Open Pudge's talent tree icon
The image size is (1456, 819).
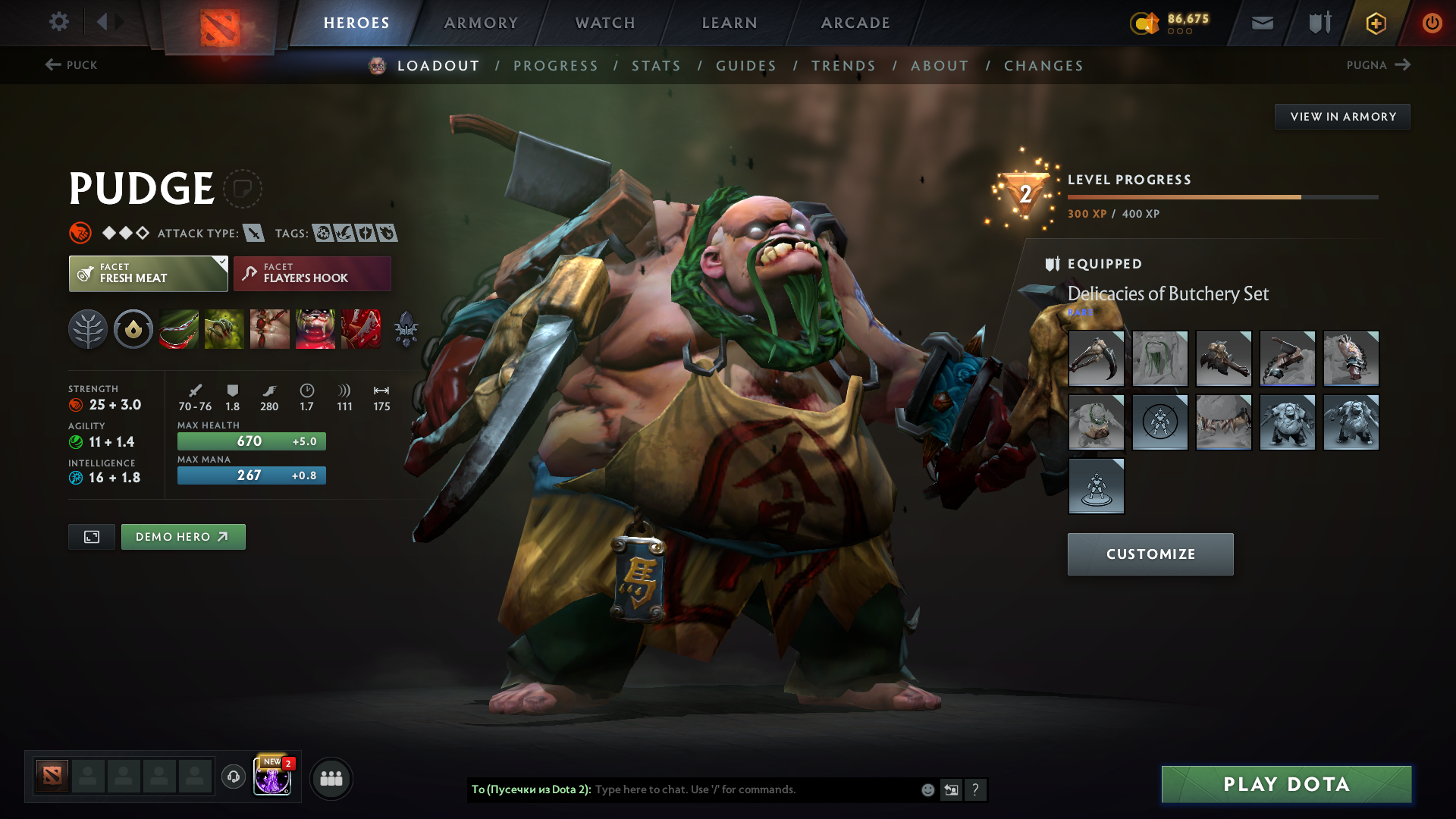pyautogui.click(x=88, y=329)
